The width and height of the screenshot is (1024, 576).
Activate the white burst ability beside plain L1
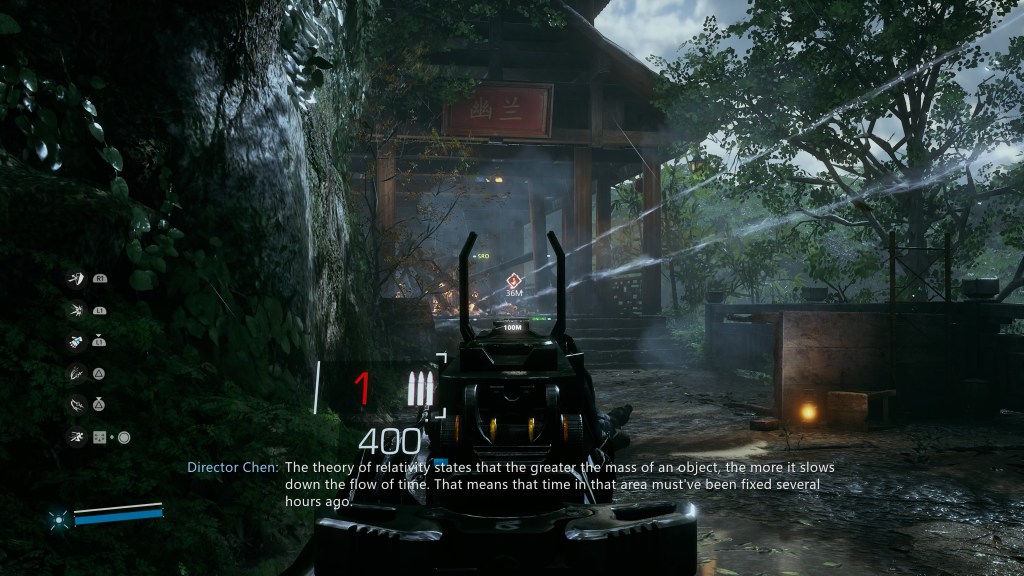coord(76,311)
